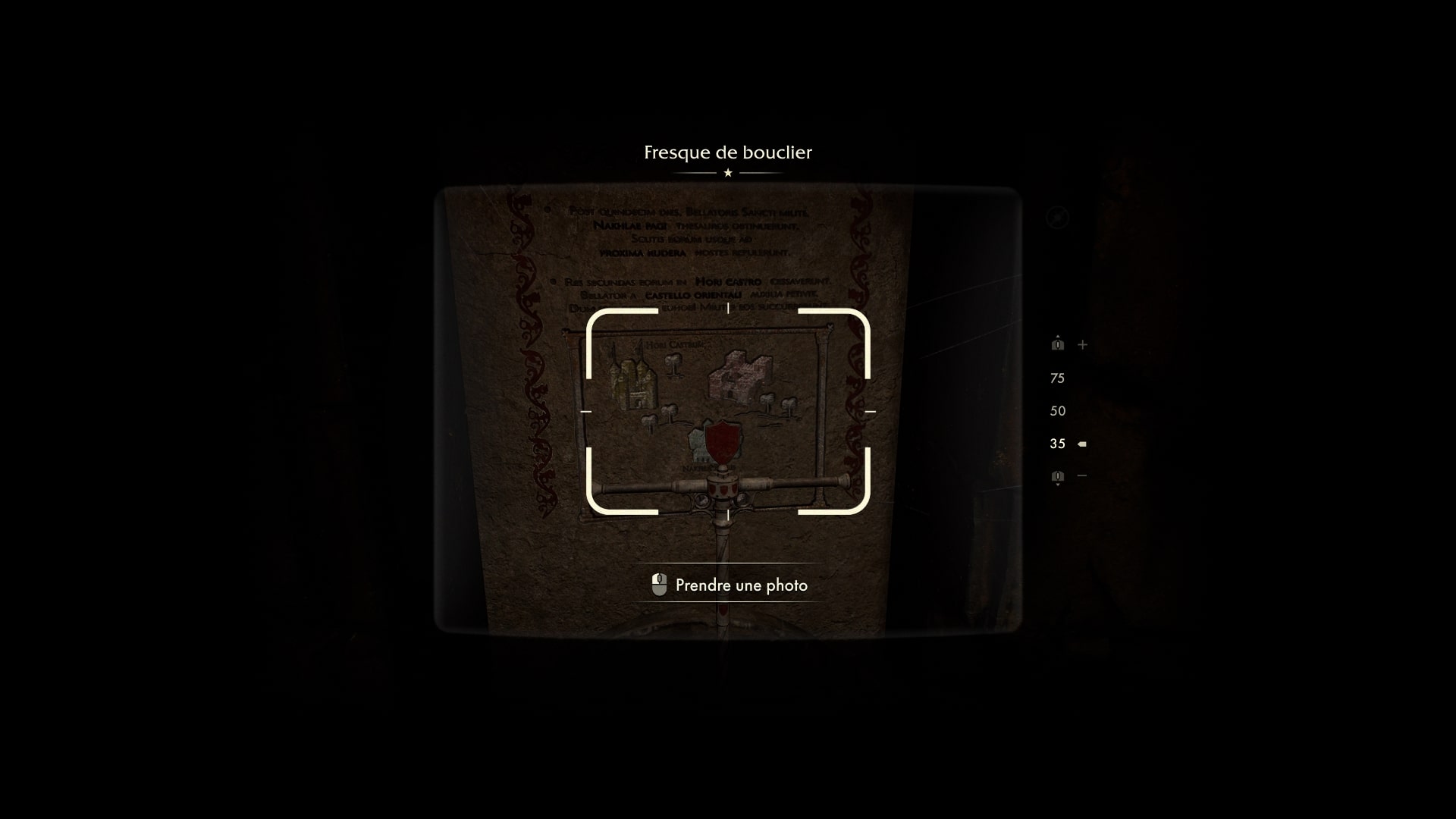The width and height of the screenshot is (1456, 819).
Task: Click the mouse scroll-up icon above the zoom levels
Action: (x=1056, y=344)
